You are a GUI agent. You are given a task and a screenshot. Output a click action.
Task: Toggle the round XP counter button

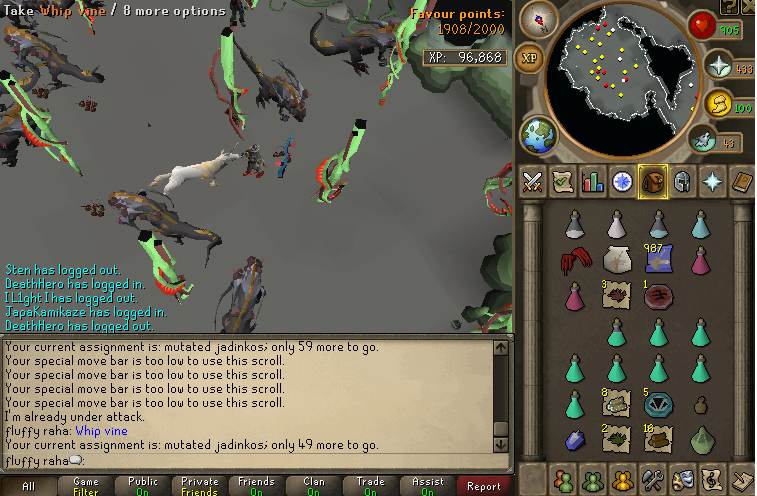[530, 58]
